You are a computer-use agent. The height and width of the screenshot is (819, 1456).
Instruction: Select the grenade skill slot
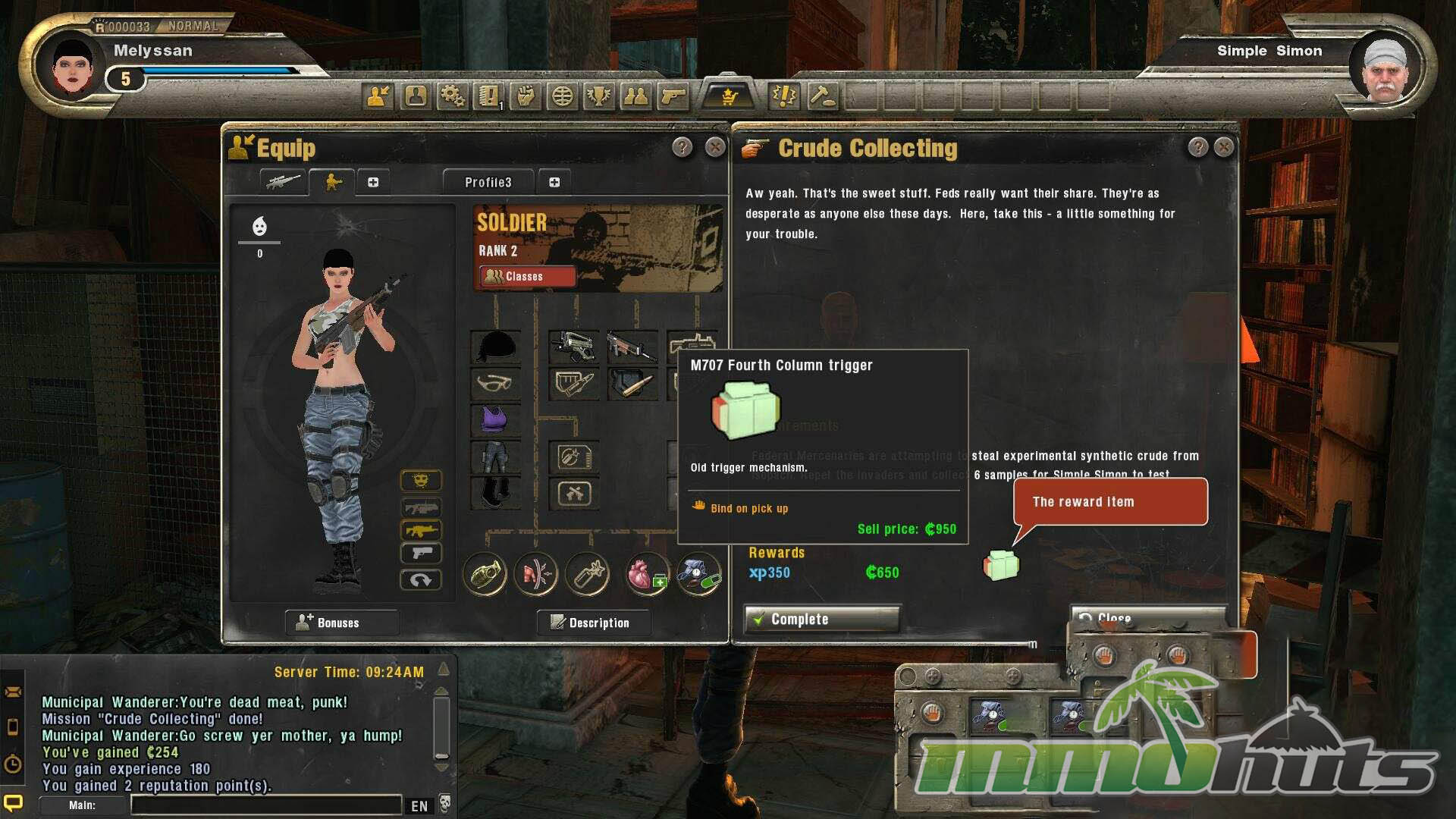coord(485,574)
